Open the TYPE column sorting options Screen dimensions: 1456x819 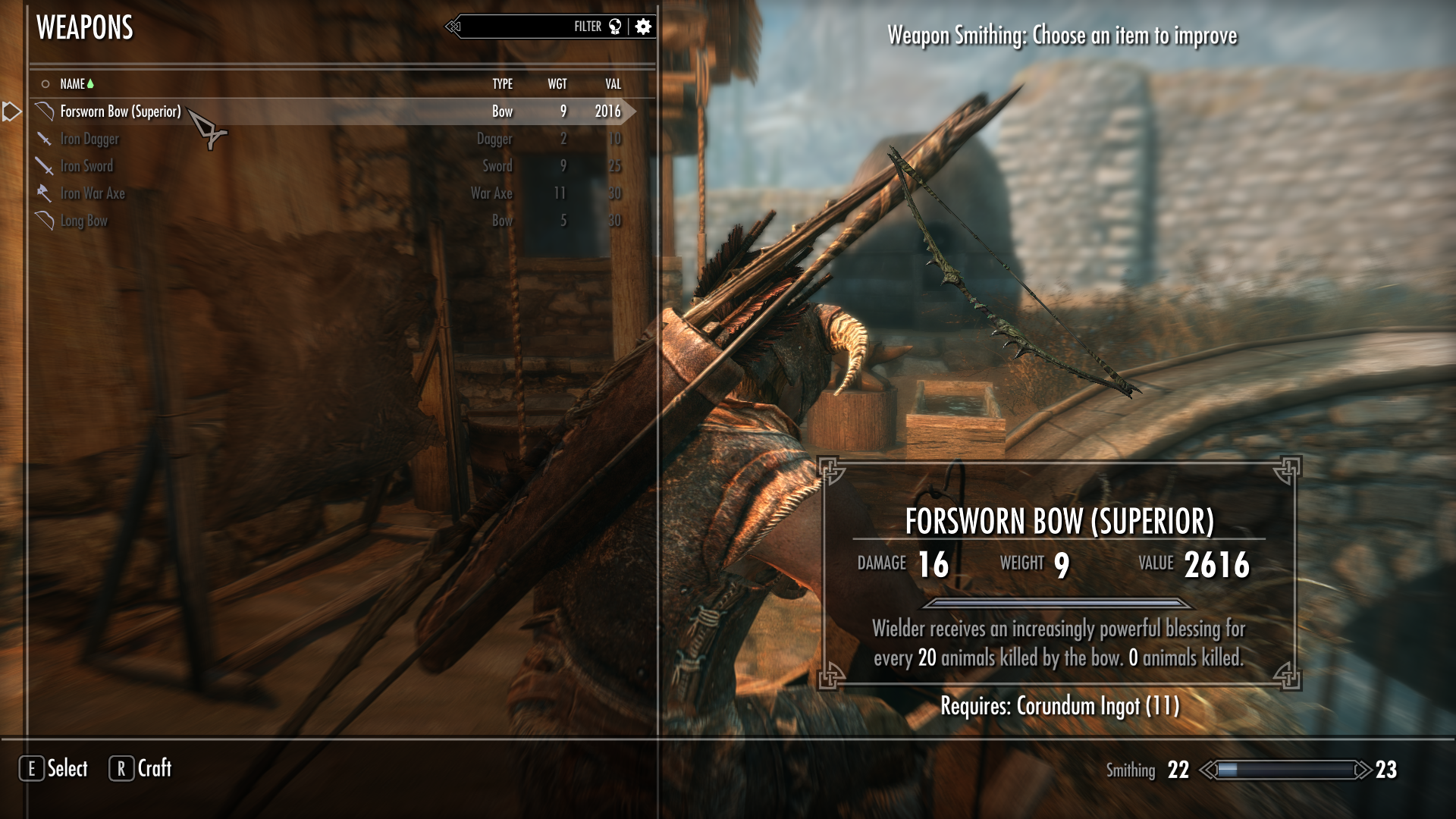(x=503, y=85)
